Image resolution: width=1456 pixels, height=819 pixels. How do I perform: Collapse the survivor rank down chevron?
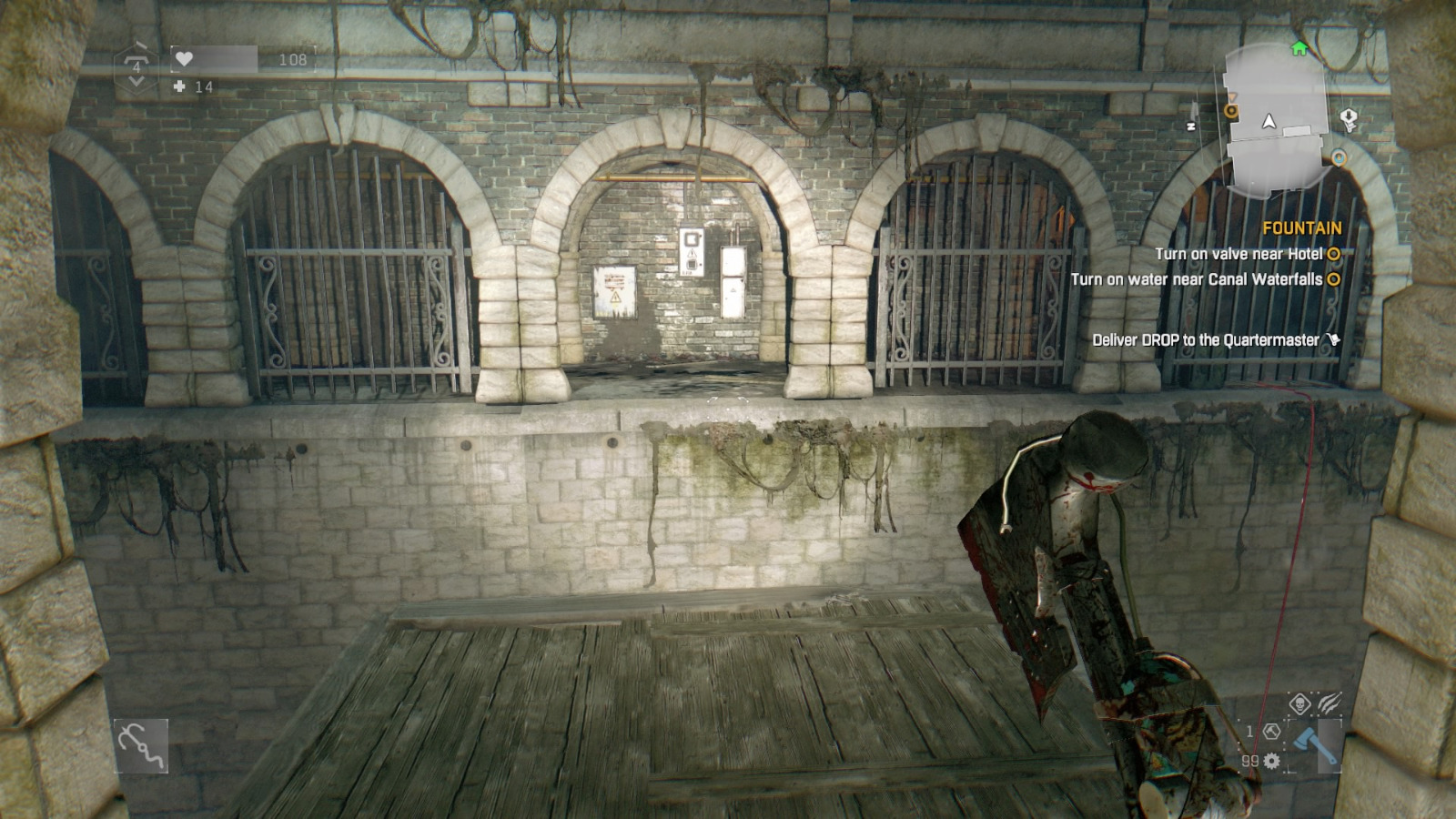pyautogui.click(x=136, y=82)
